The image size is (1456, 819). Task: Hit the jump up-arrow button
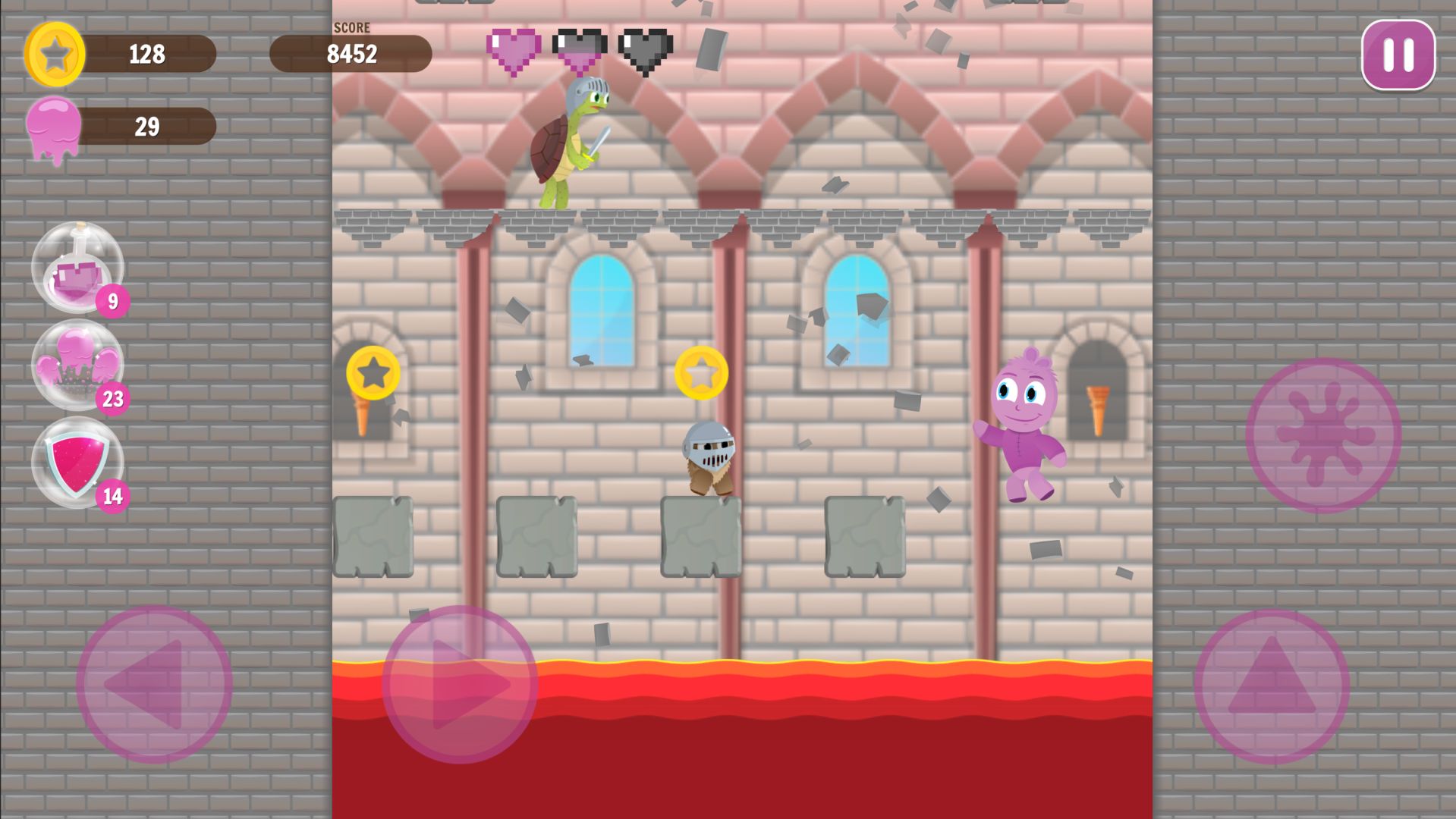[1272, 686]
